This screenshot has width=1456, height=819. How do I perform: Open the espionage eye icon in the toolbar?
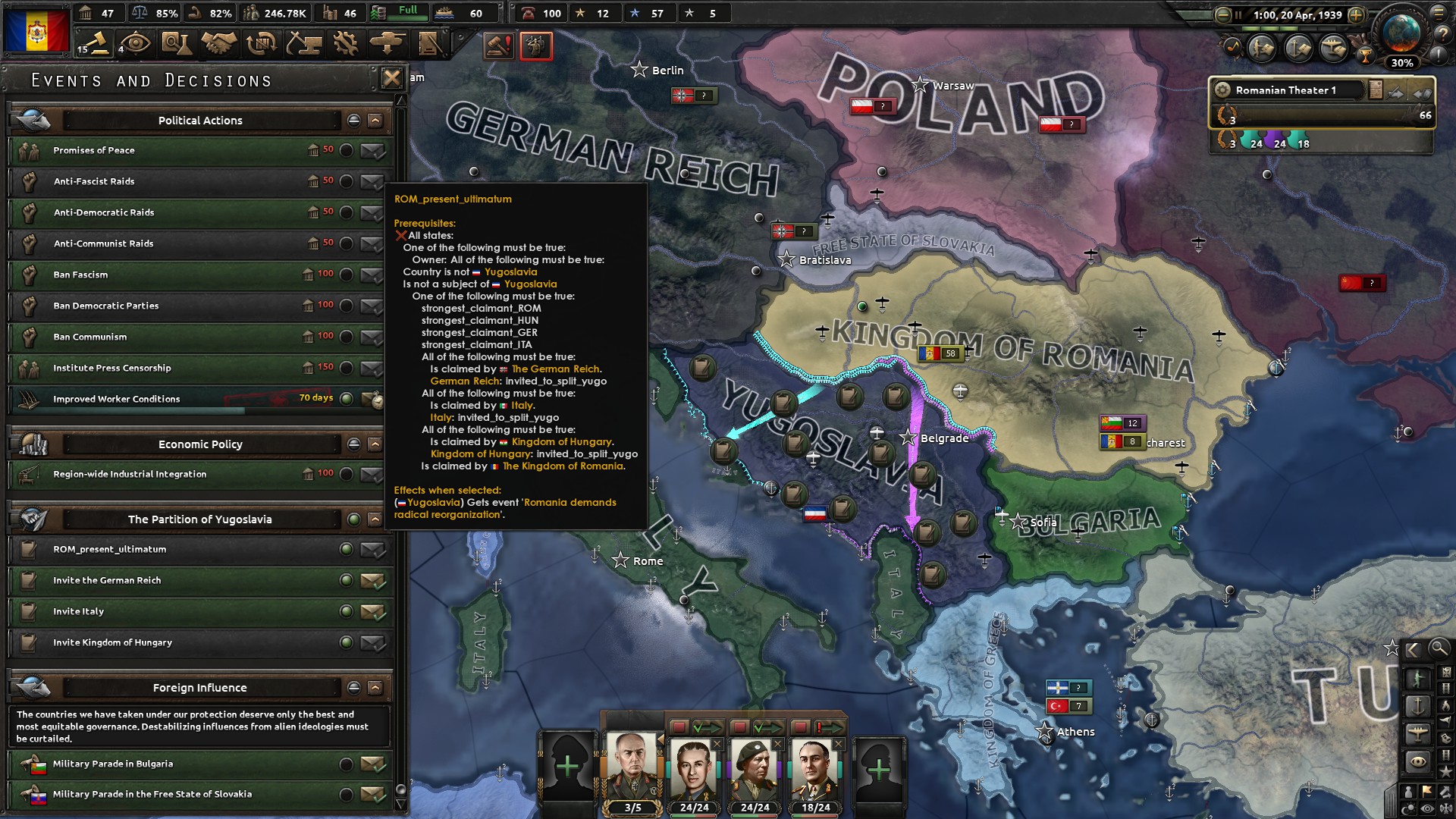pos(135,45)
